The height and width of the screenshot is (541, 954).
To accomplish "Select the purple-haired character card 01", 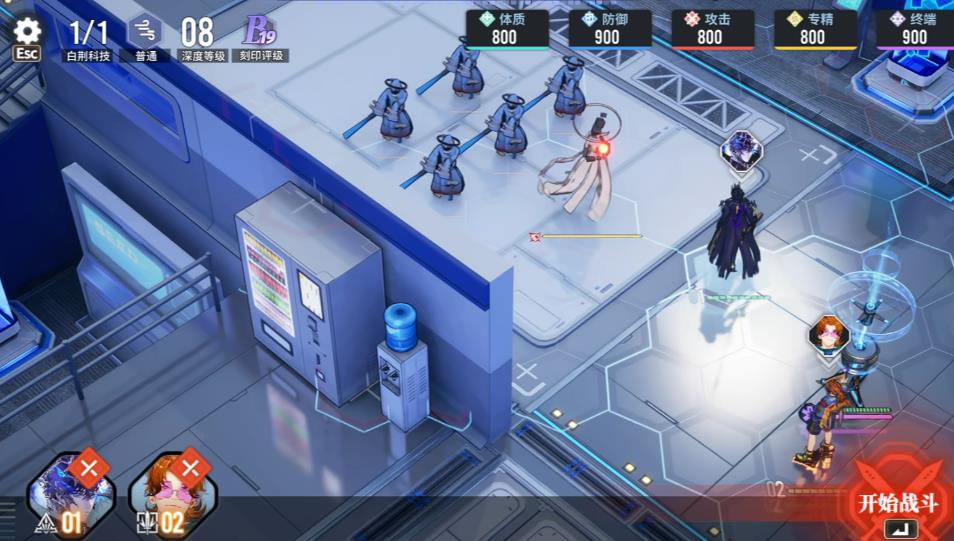I will pyautogui.click(x=70, y=495).
